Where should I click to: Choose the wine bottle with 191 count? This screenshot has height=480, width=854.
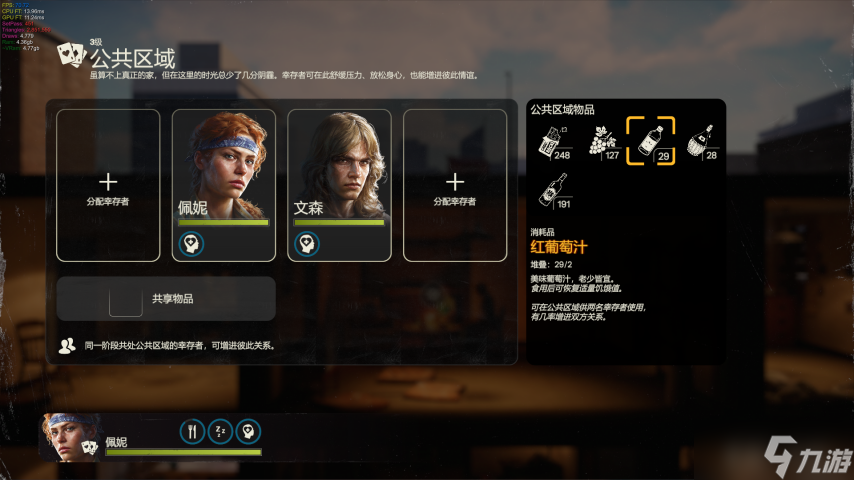[x=552, y=190]
